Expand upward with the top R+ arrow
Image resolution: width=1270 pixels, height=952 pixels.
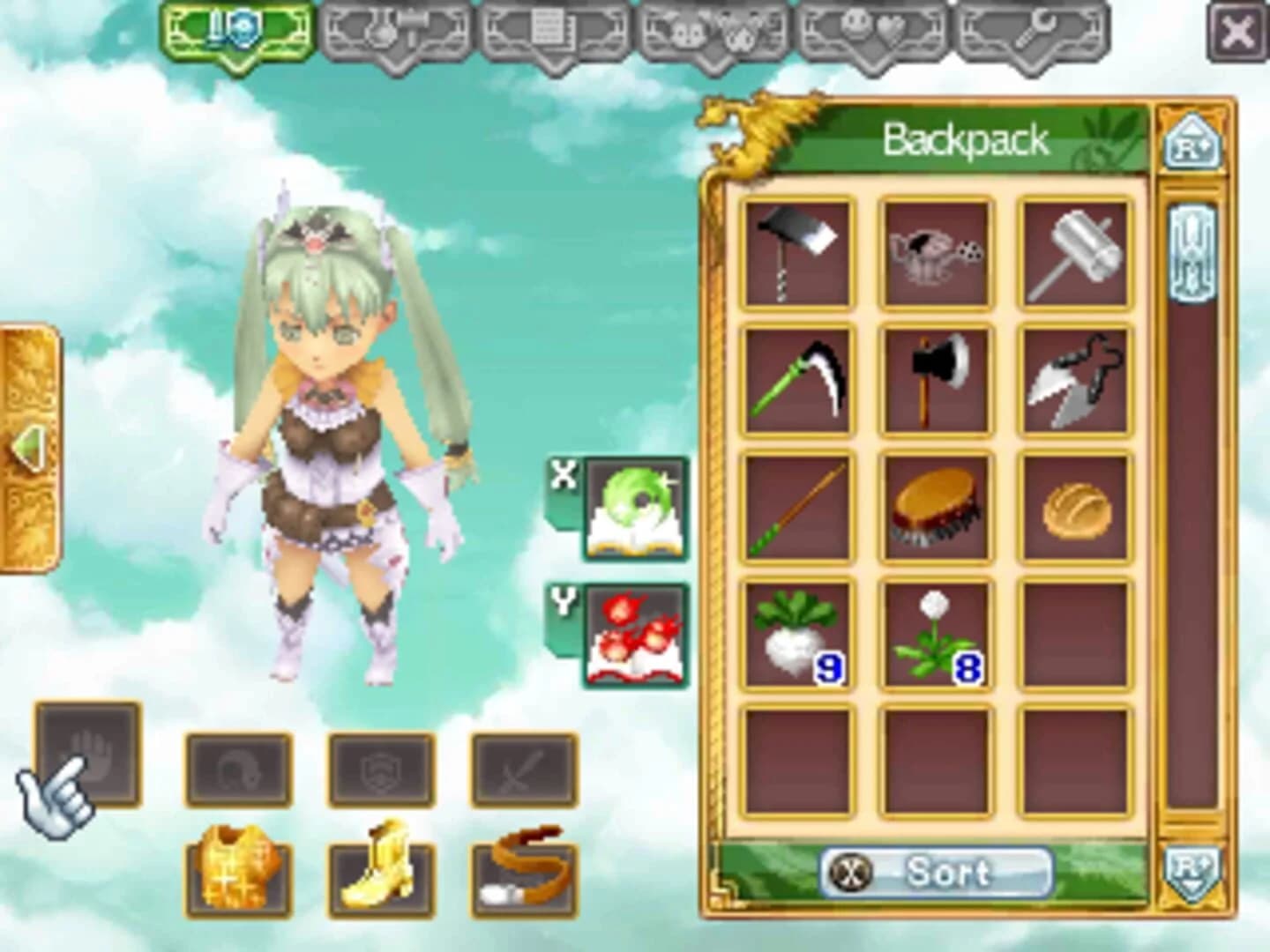coord(1191,141)
